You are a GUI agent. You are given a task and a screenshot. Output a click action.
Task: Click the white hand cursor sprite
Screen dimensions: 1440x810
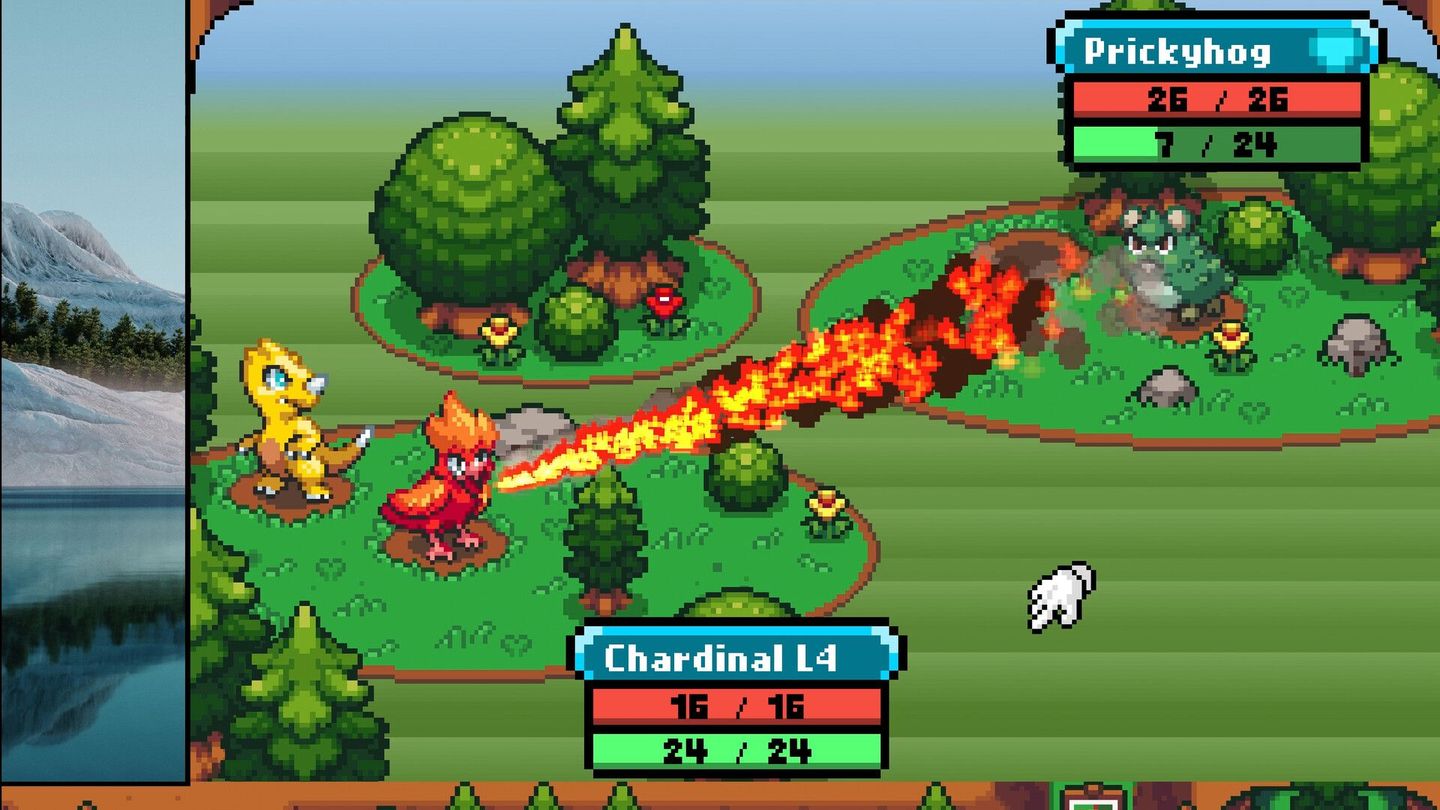coord(1057,595)
